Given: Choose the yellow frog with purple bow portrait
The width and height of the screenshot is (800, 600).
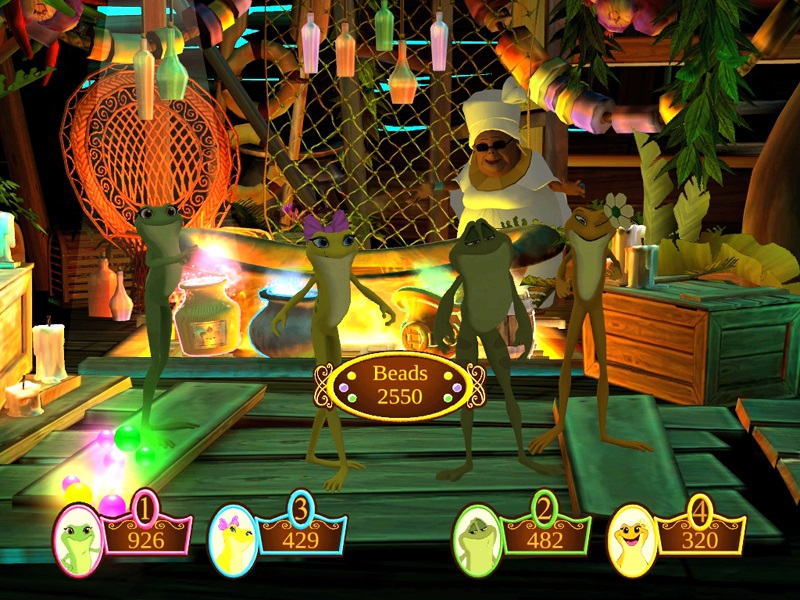Looking at the screenshot, I should click(x=233, y=541).
